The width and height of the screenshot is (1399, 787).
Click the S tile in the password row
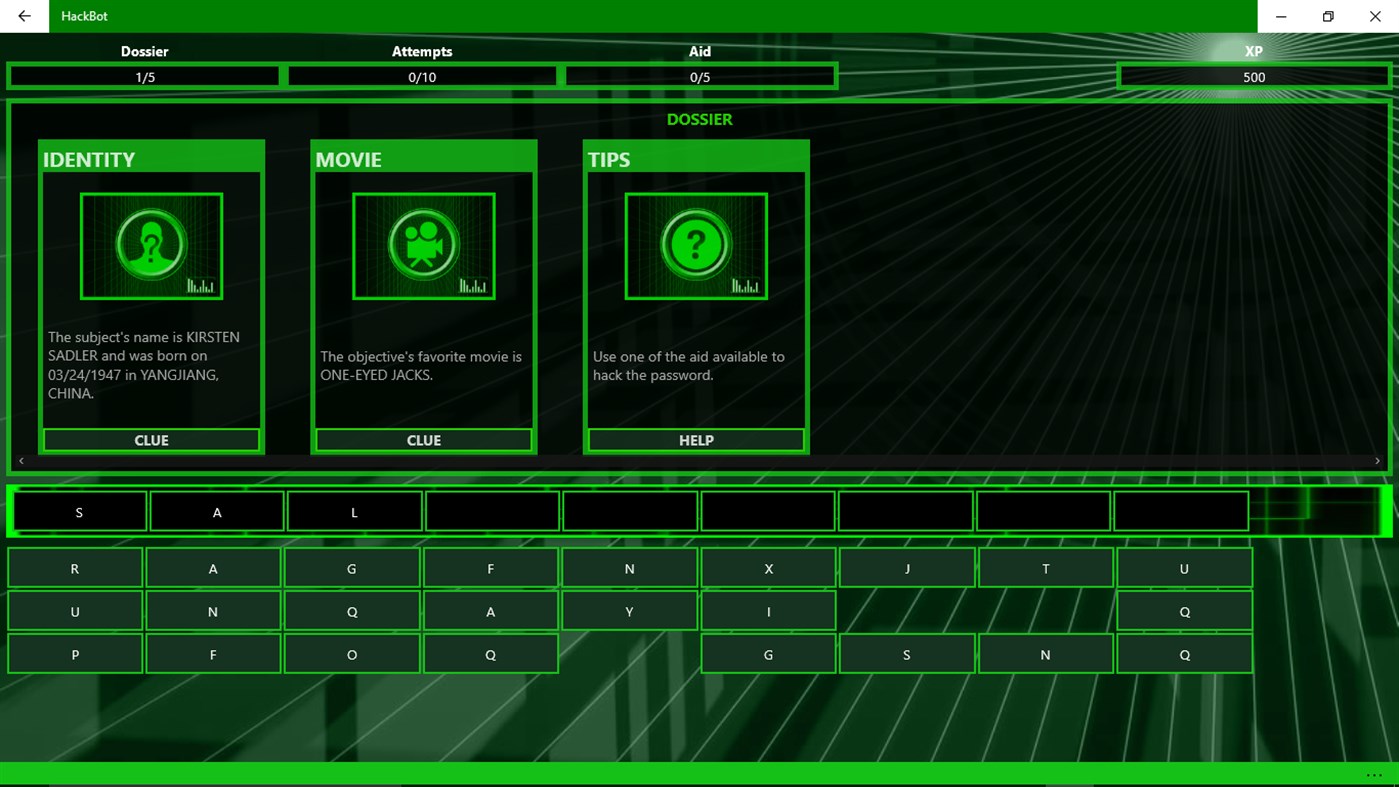click(x=78, y=511)
